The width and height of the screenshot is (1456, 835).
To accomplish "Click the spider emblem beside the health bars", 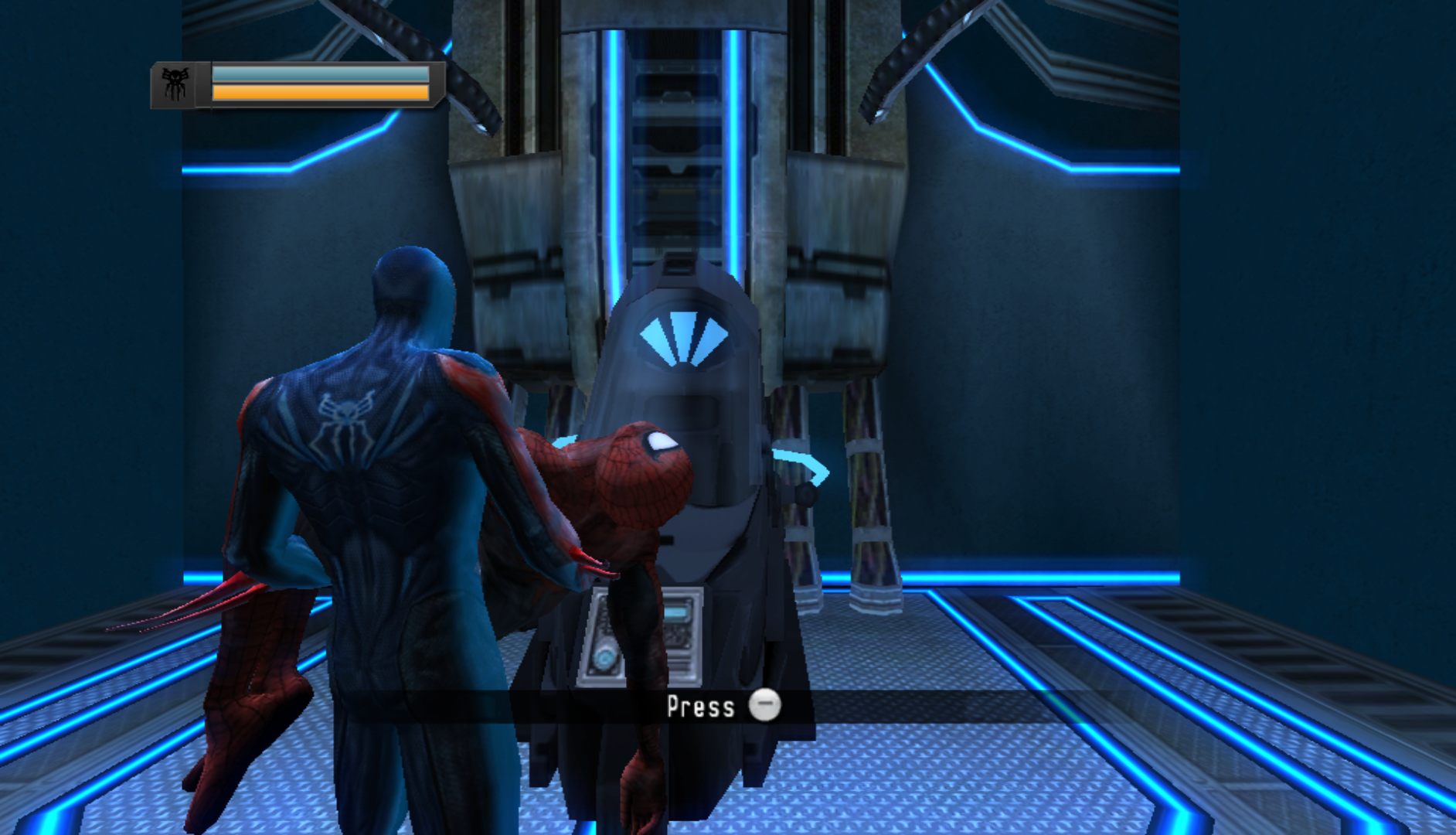I will (x=175, y=83).
